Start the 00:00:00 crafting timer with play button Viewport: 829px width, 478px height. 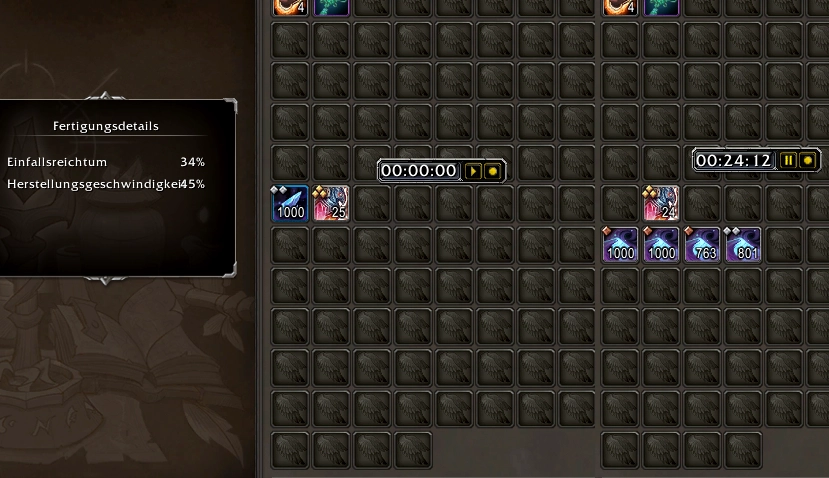474,171
